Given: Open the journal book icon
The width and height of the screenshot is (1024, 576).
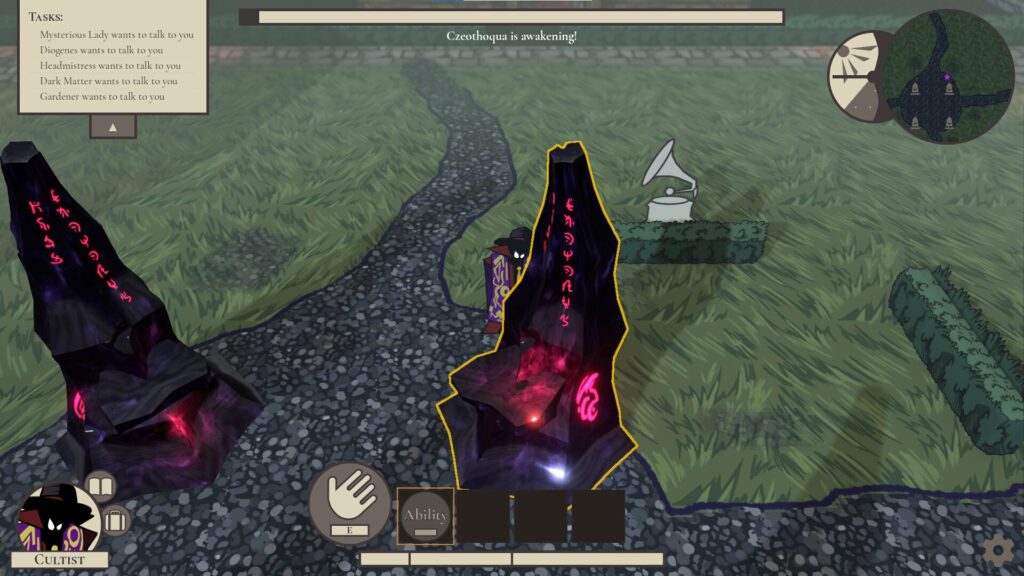Looking at the screenshot, I should 100,487.
